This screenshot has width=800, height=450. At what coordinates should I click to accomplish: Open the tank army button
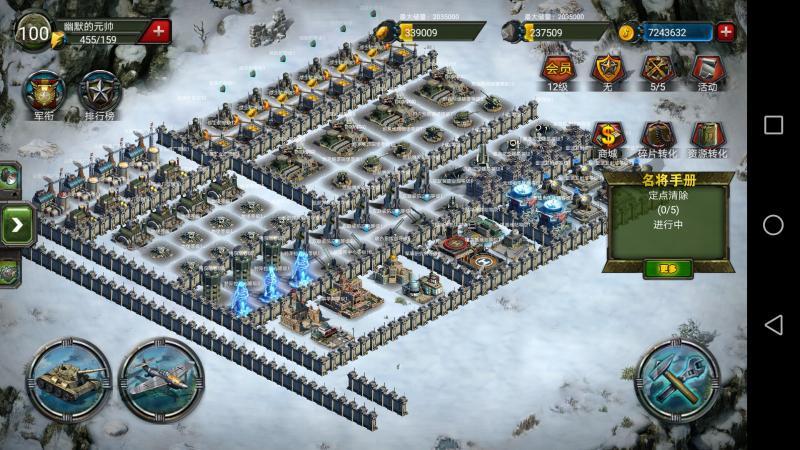point(68,379)
